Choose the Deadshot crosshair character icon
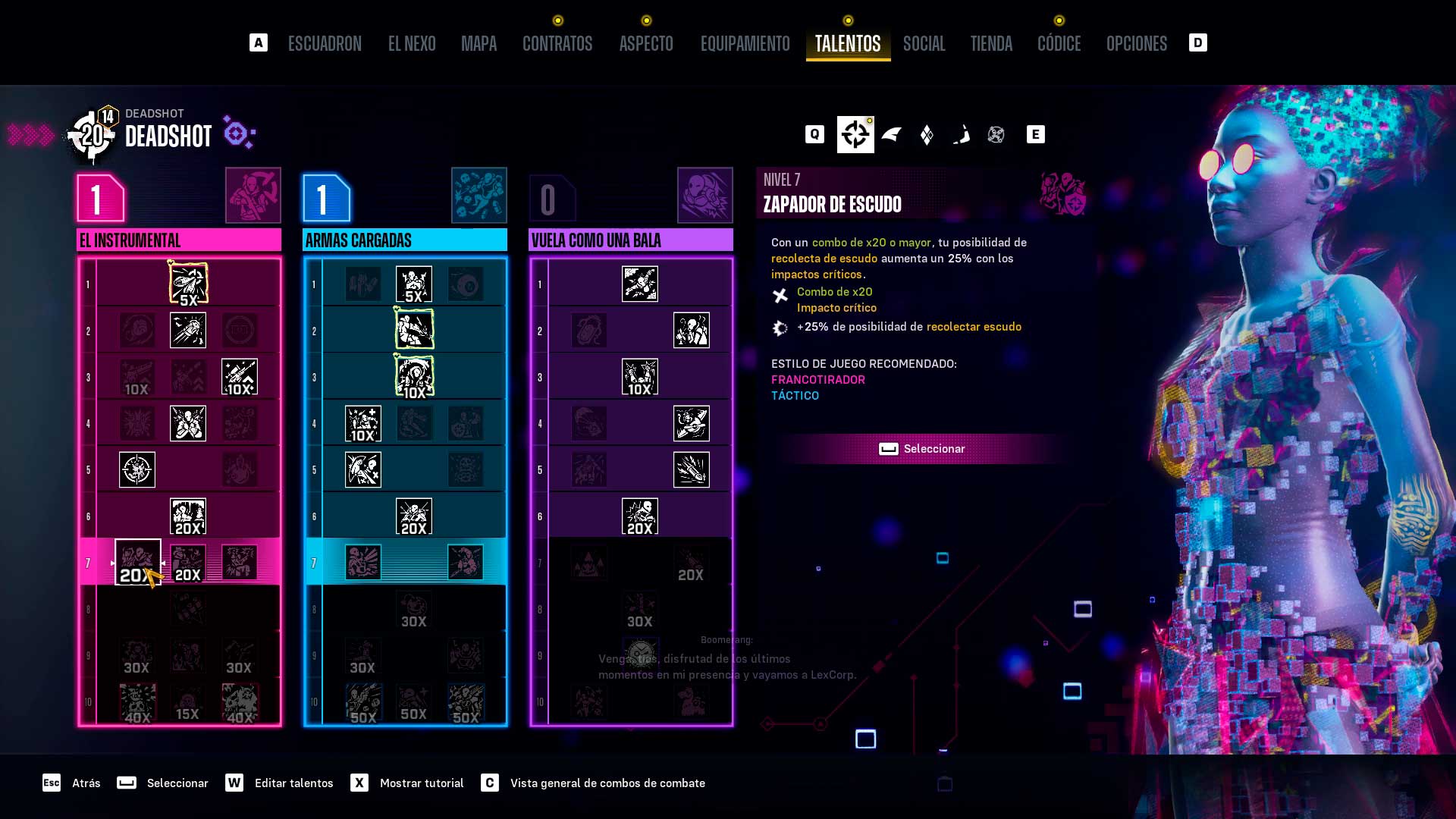This screenshot has width=1456, height=819. click(855, 135)
